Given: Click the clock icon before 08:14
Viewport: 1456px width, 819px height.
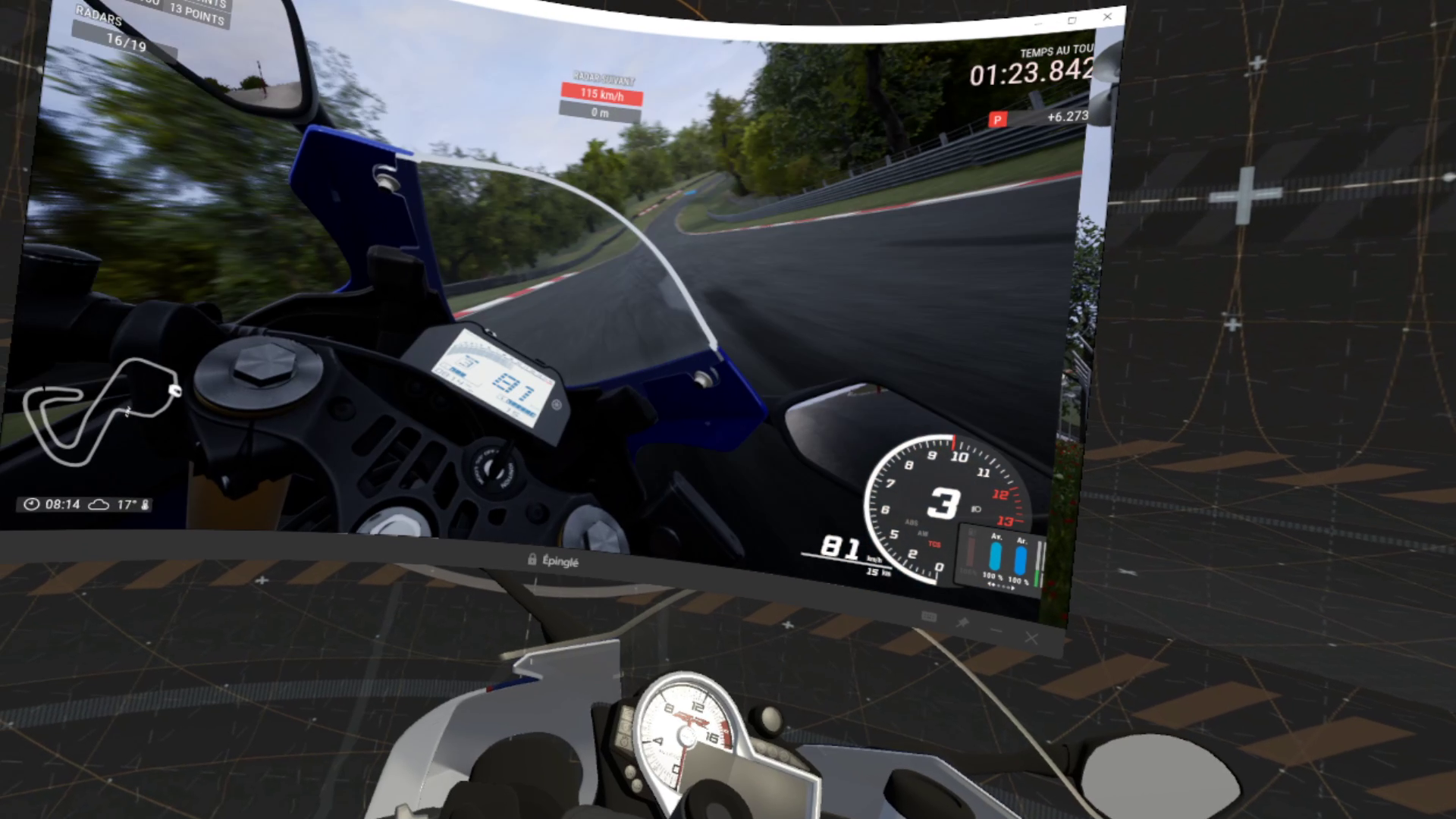Looking at the screenshot, I should [x=32, y=503].
